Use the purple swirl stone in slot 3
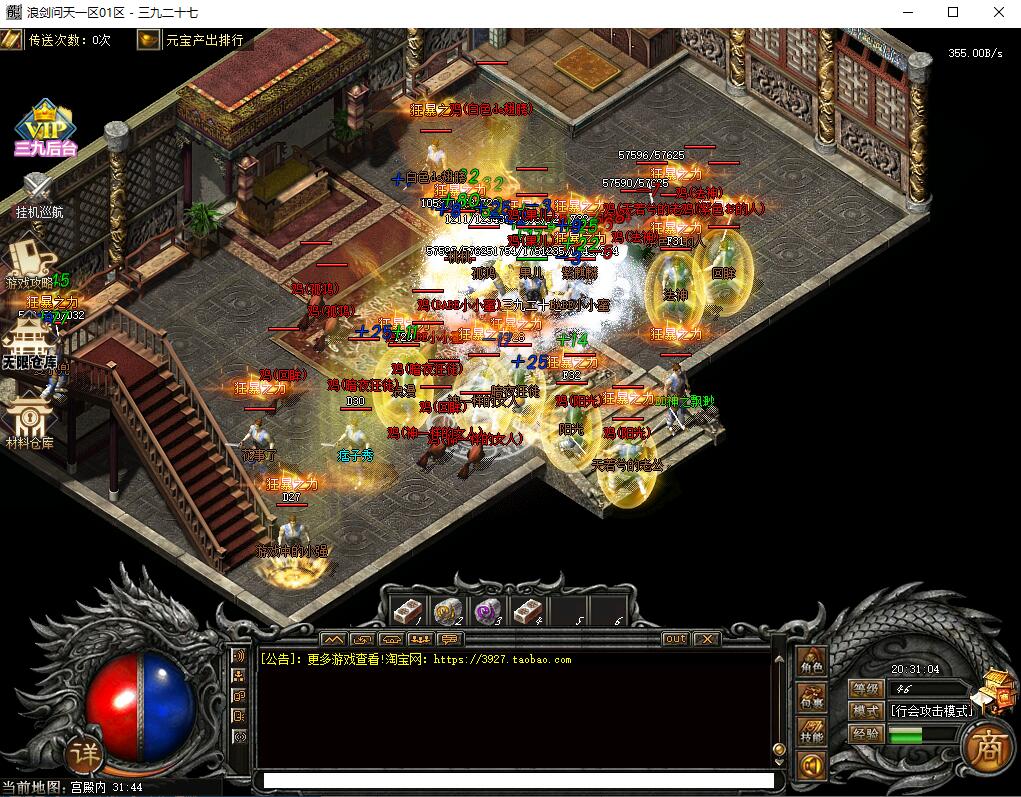This screenshot has width=1021, height=797. coord(487,611)
